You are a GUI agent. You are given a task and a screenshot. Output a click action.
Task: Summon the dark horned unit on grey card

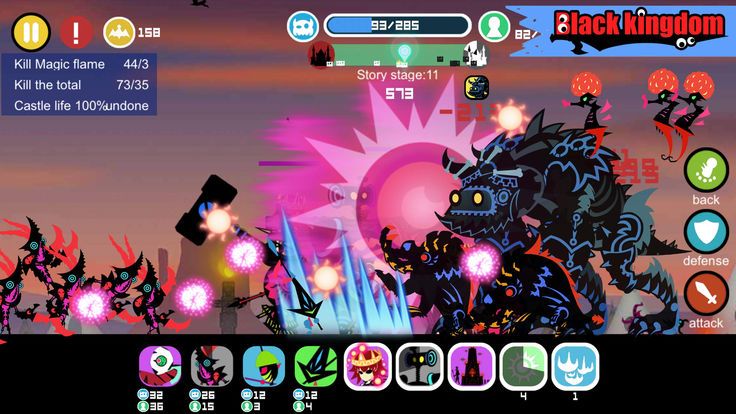pyautogui.click(x=212, y=366)
